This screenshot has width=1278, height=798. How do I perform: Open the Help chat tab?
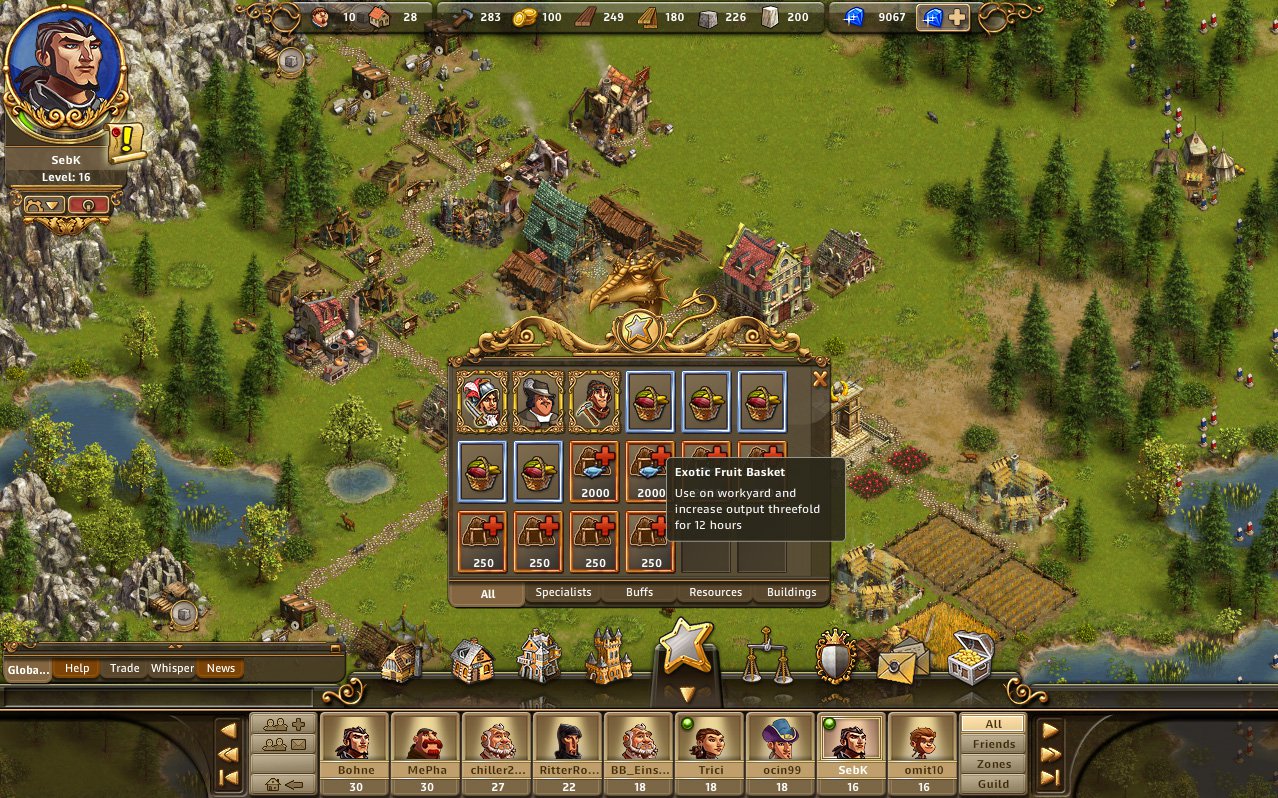coord(77,668)
